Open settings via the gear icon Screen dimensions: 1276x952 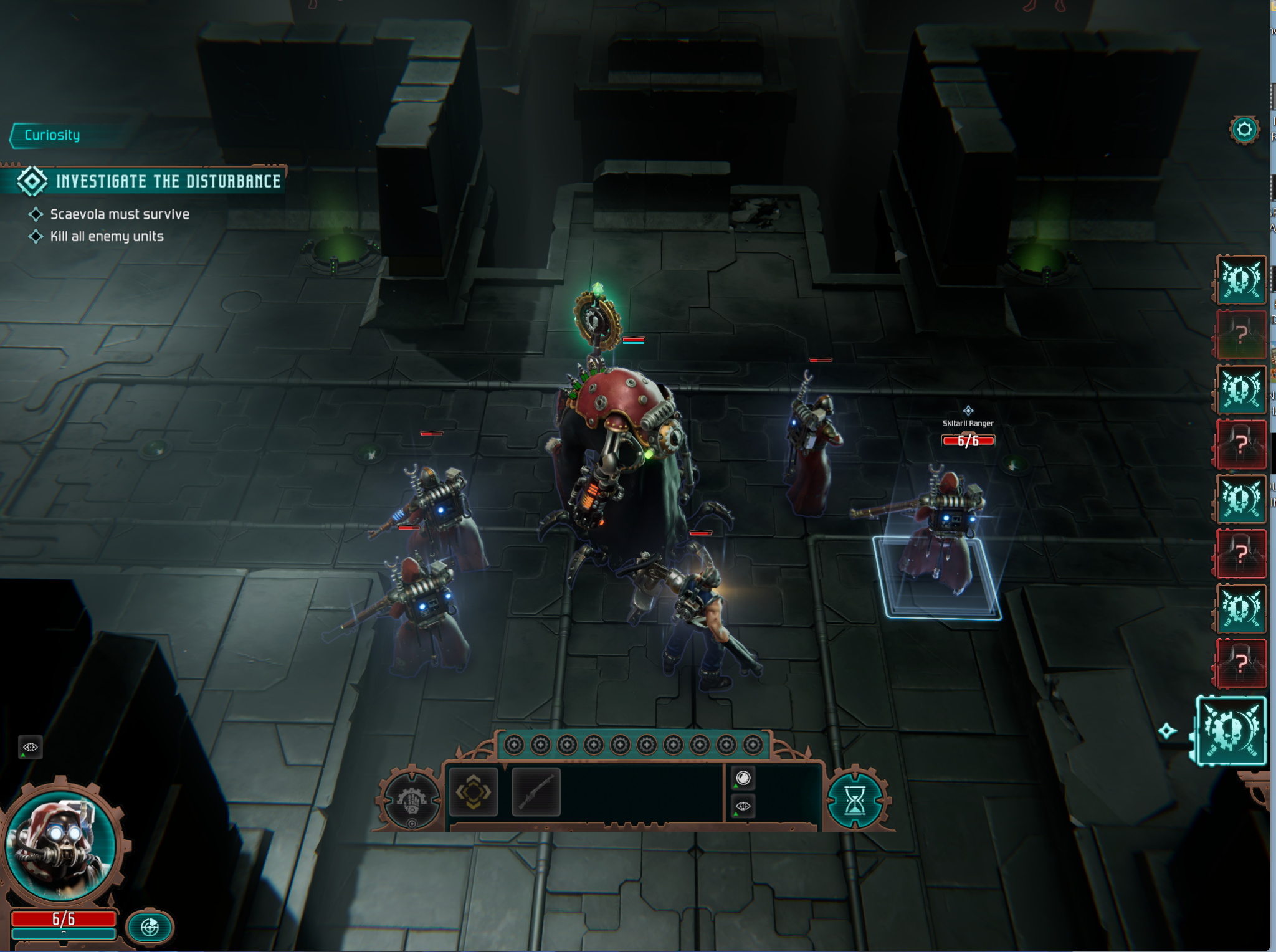pos(1244,130)
